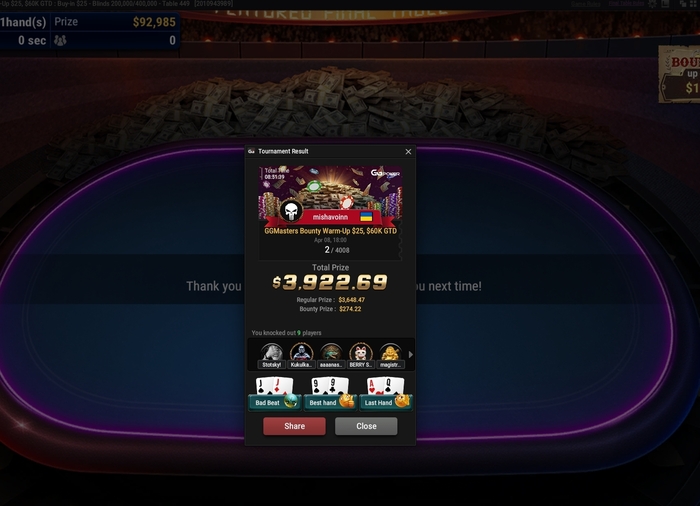Screen dimensions: 700x506
Task: Click the gray Close button
Action: coord(366,426)
